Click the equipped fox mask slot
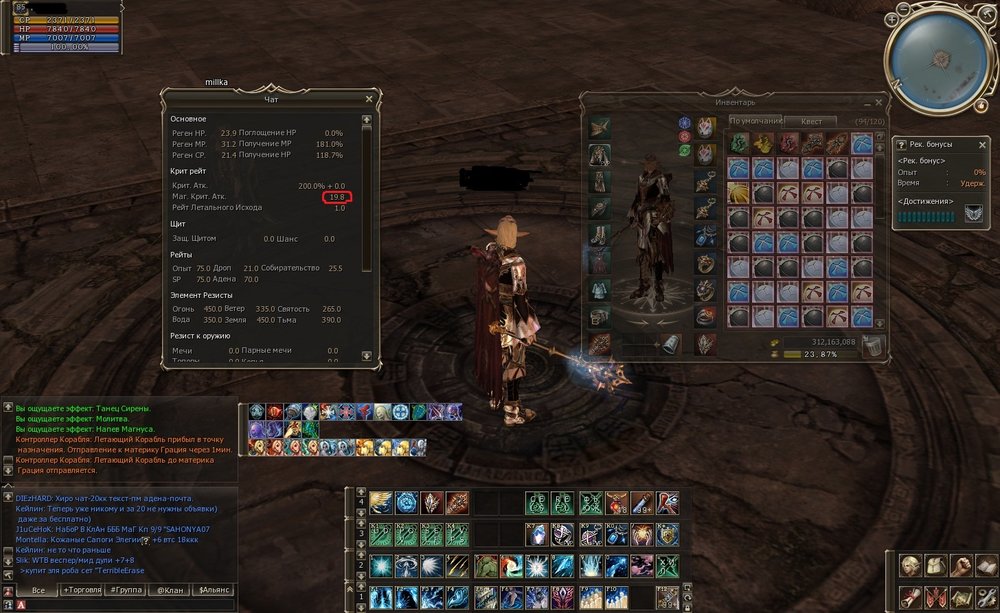 click(x=705, y=127)
